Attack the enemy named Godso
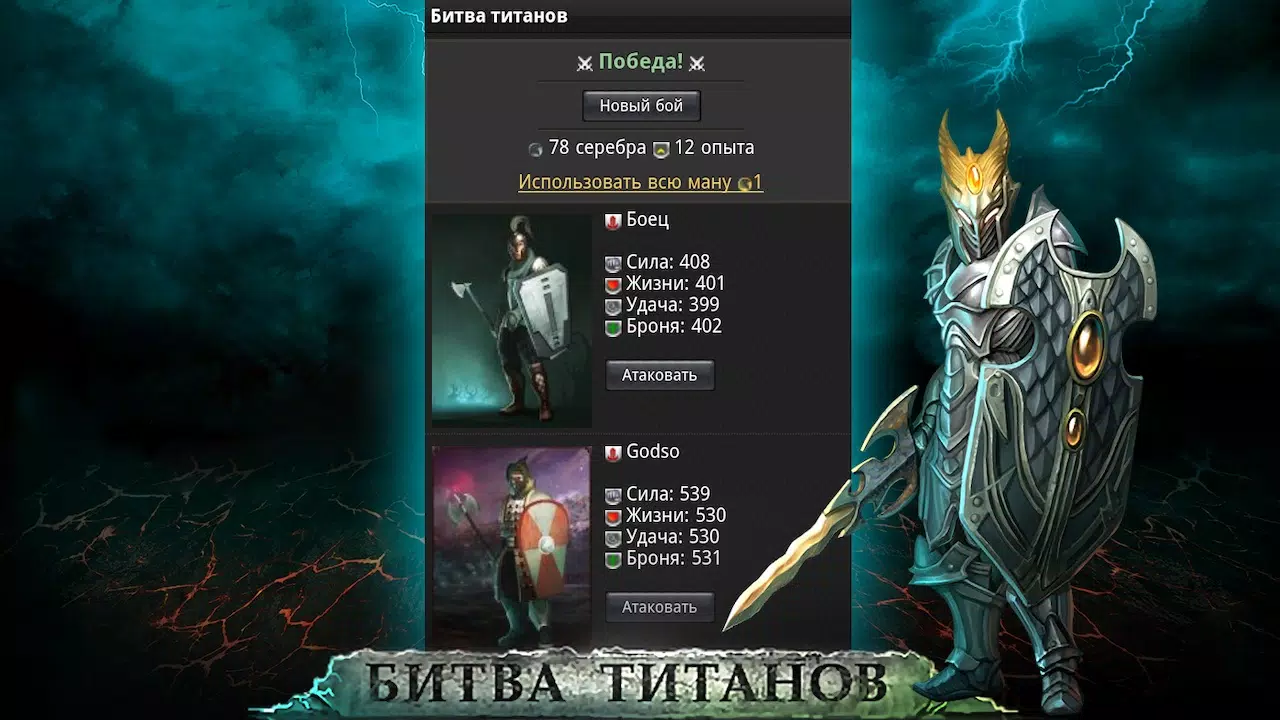 659,607
